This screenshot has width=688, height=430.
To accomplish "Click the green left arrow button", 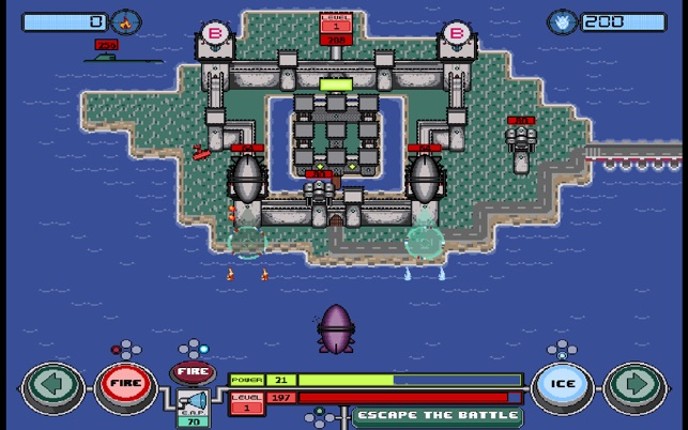I will (x=52, y=385).
